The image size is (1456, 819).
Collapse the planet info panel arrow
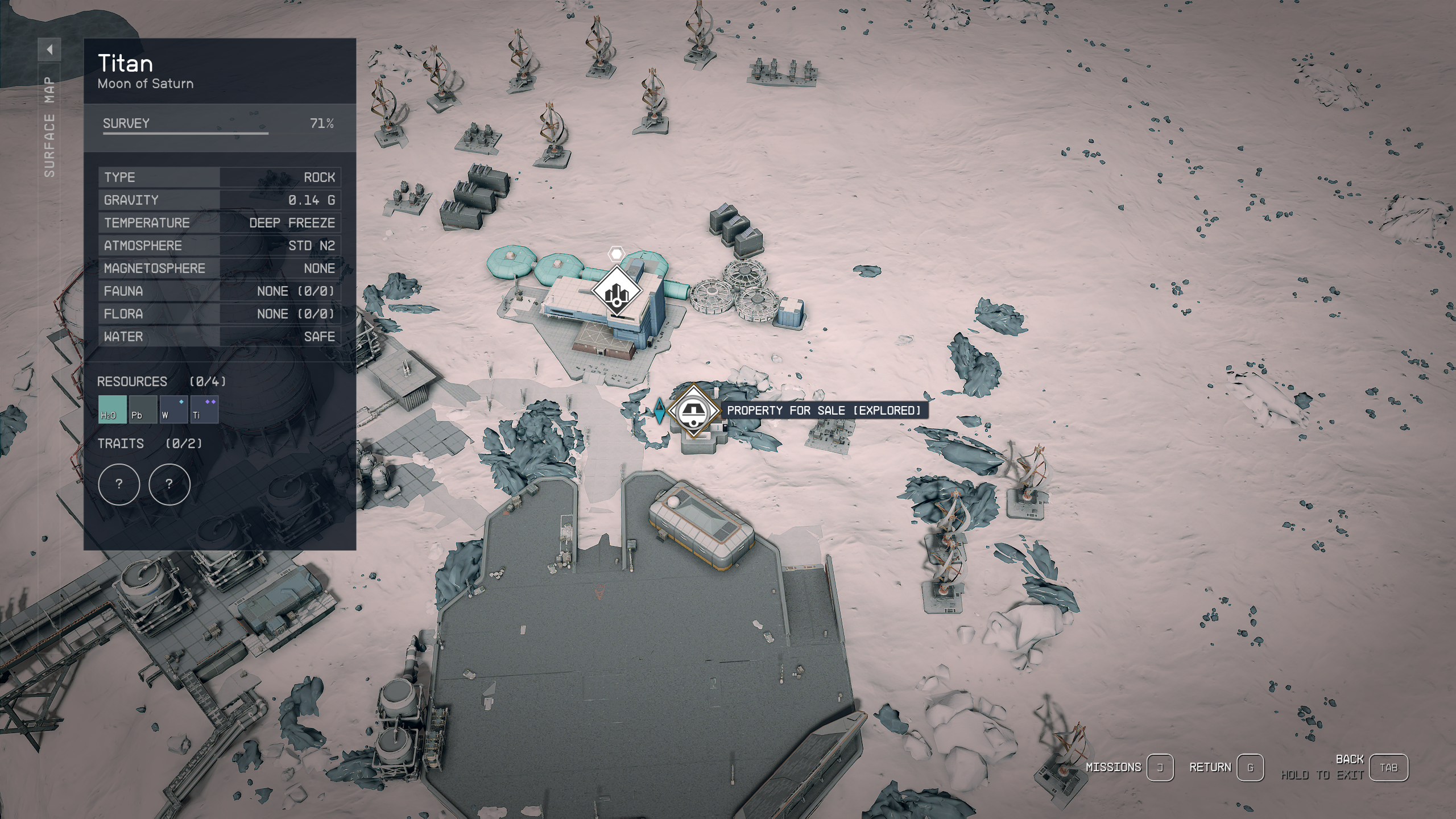tap(49, 49)
